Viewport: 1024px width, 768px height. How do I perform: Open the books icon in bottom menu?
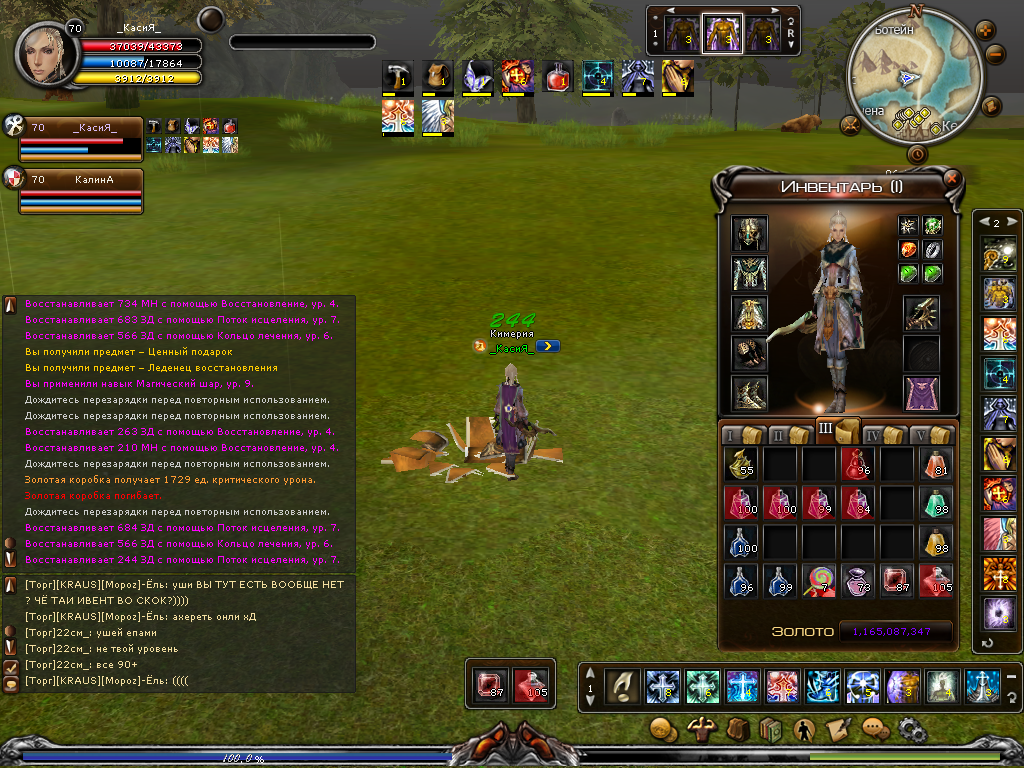point(769,729)
